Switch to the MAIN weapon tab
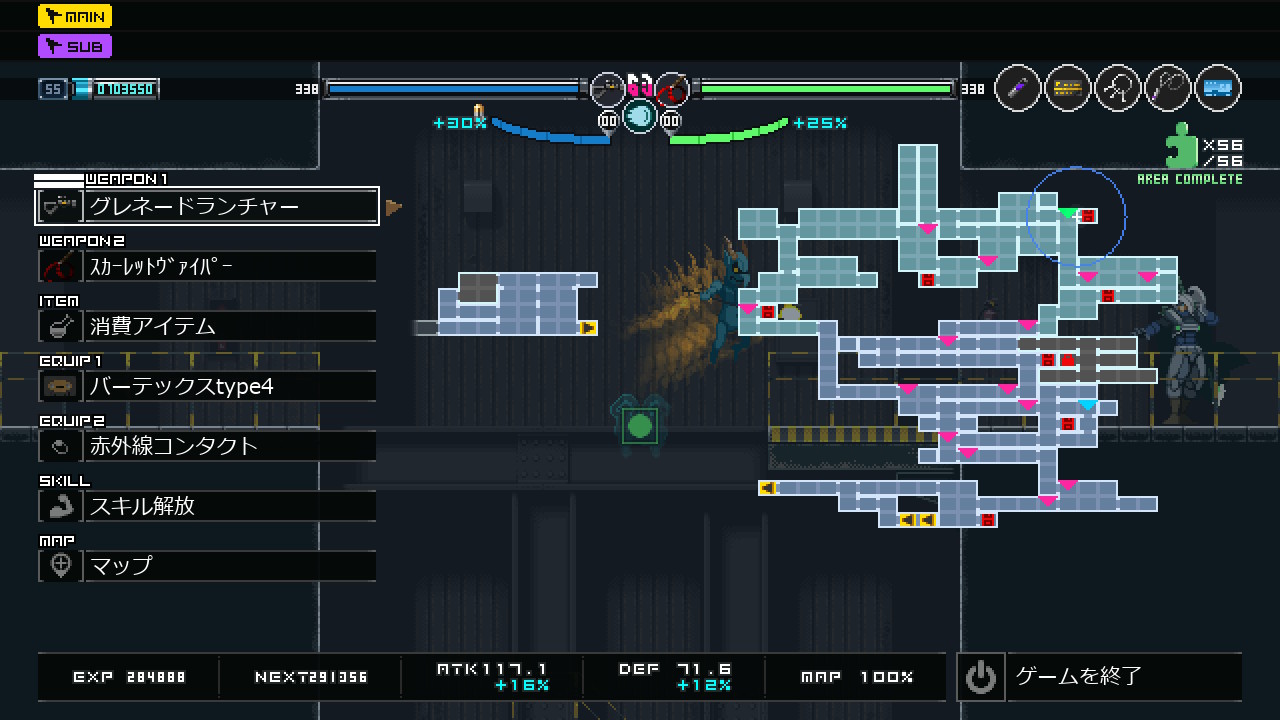The image size is (1280, 720). [75, 16]
